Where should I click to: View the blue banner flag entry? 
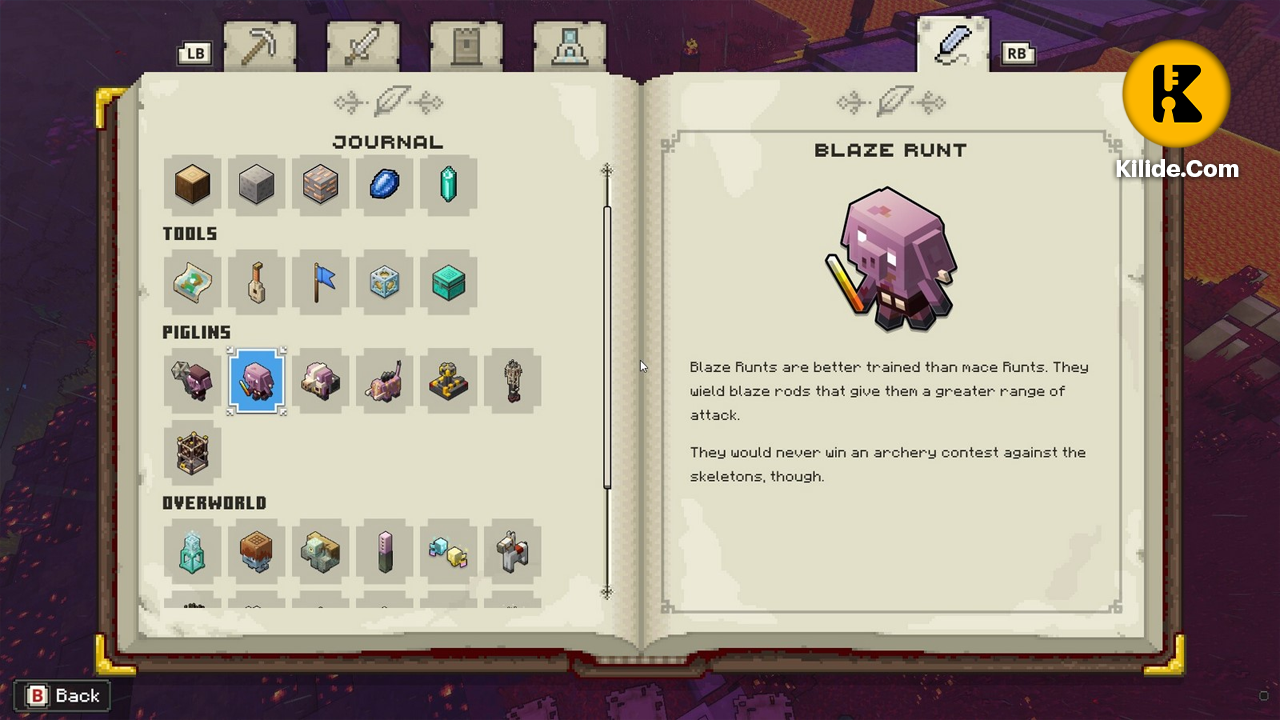(x=320, y=283)
